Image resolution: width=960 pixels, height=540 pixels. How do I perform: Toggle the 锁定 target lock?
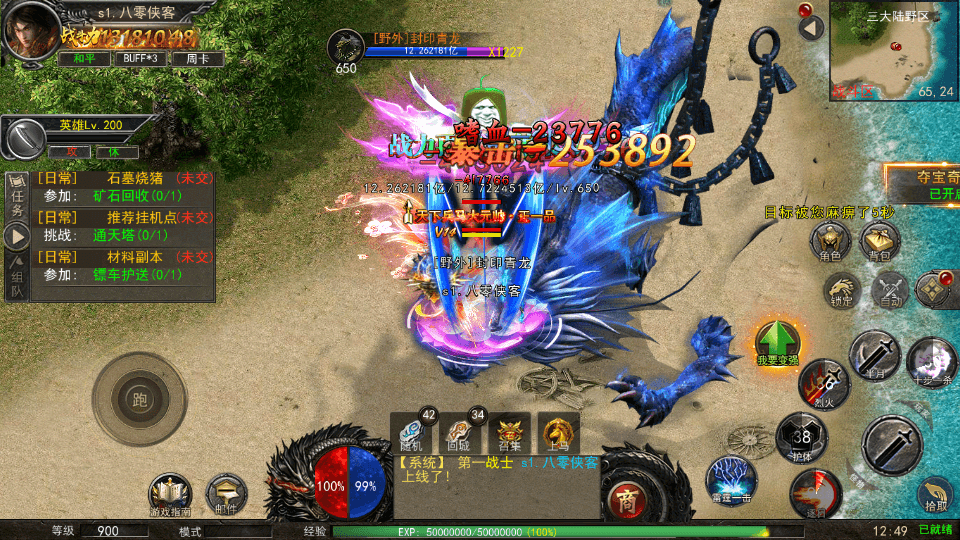tap(840, 289)
